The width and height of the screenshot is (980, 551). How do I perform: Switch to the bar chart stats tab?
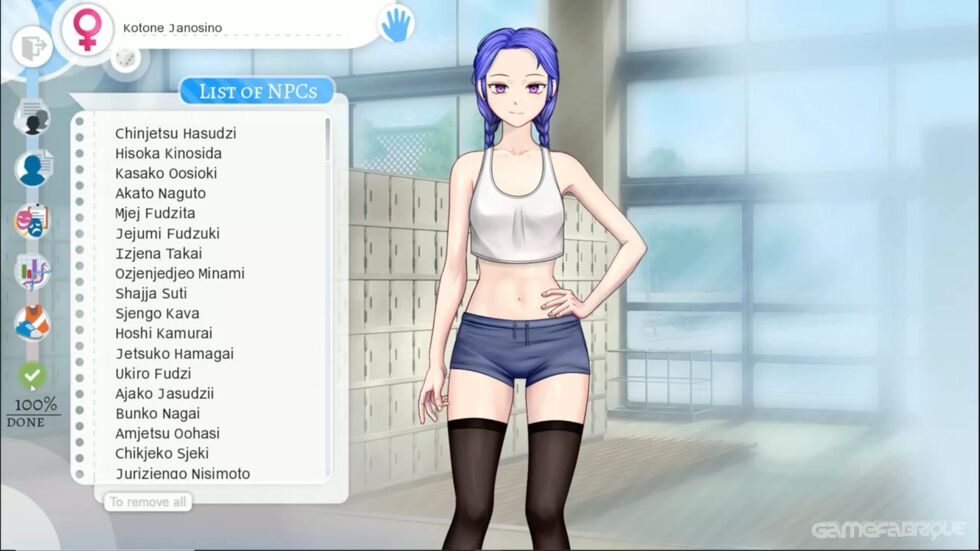coord(33,271)
